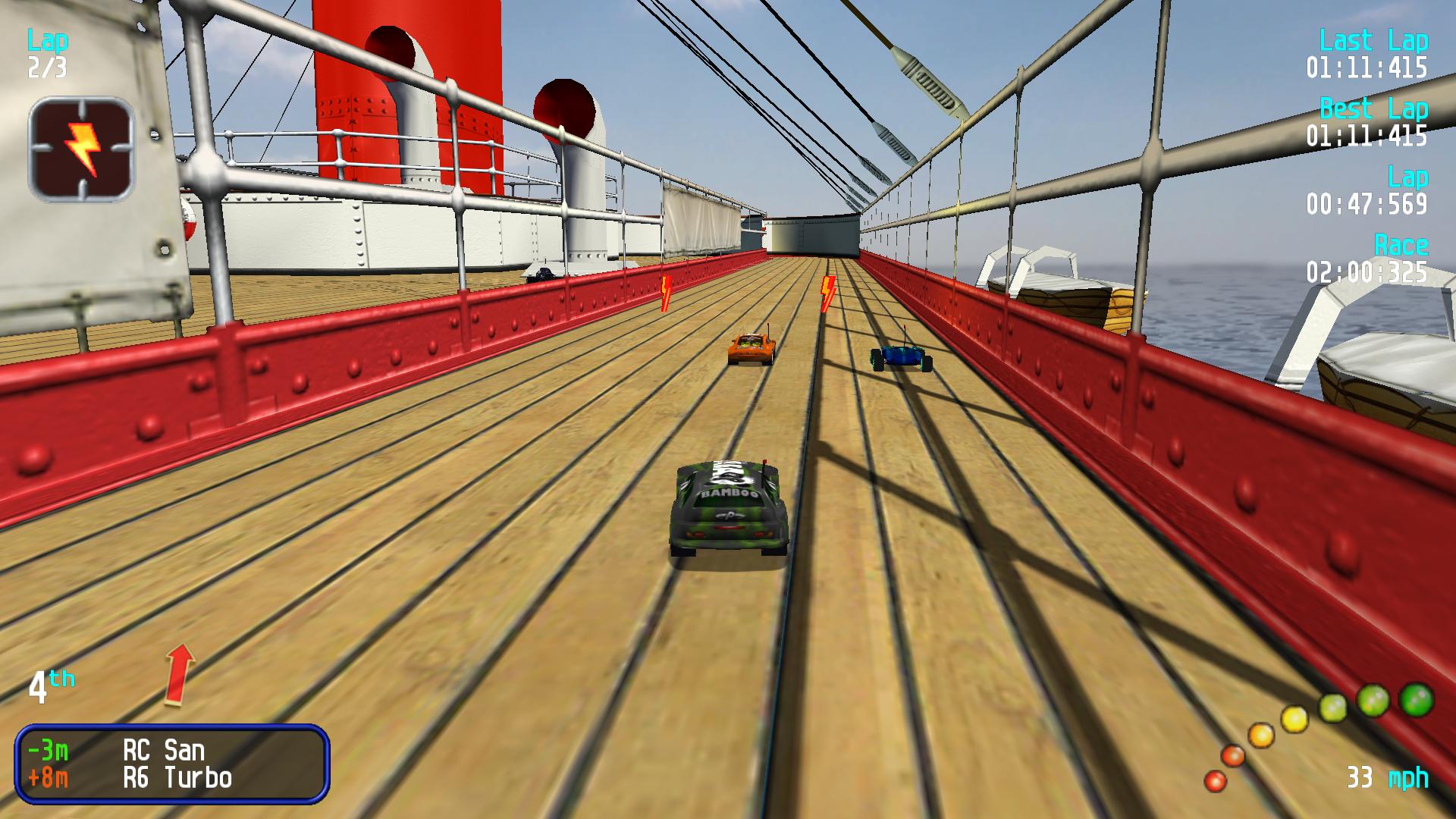Image resolution: width=1456 pixels, height=819 pixels.
Task: Select the Lap 2/3 counter display
Action: [x=47, y=53]
